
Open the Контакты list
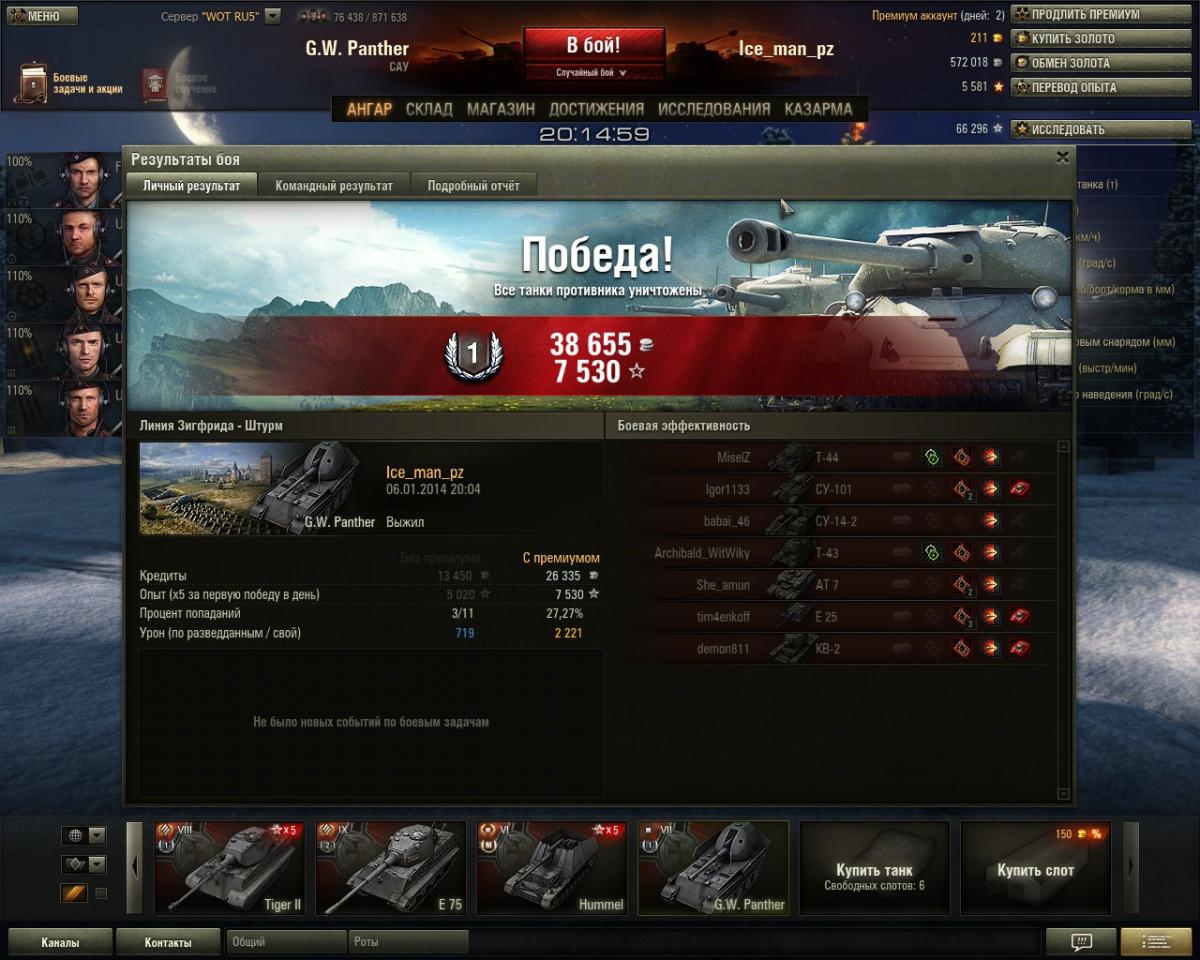[167, 942]
